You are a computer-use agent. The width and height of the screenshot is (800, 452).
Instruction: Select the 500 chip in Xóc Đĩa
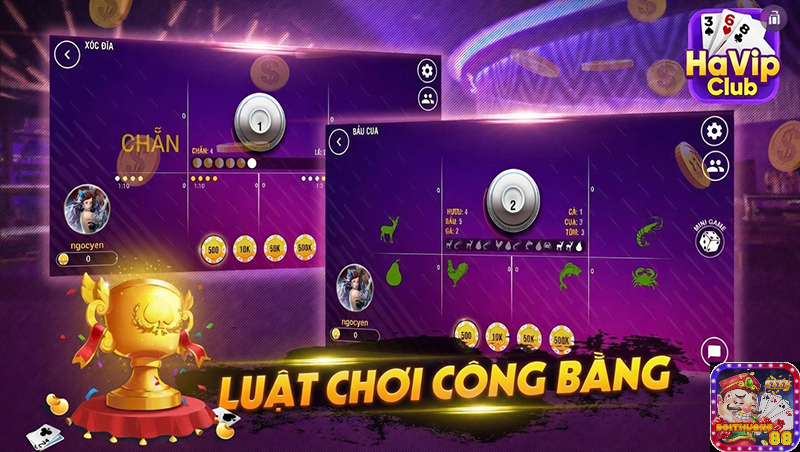pyautogui.click(x=213, y=248)
